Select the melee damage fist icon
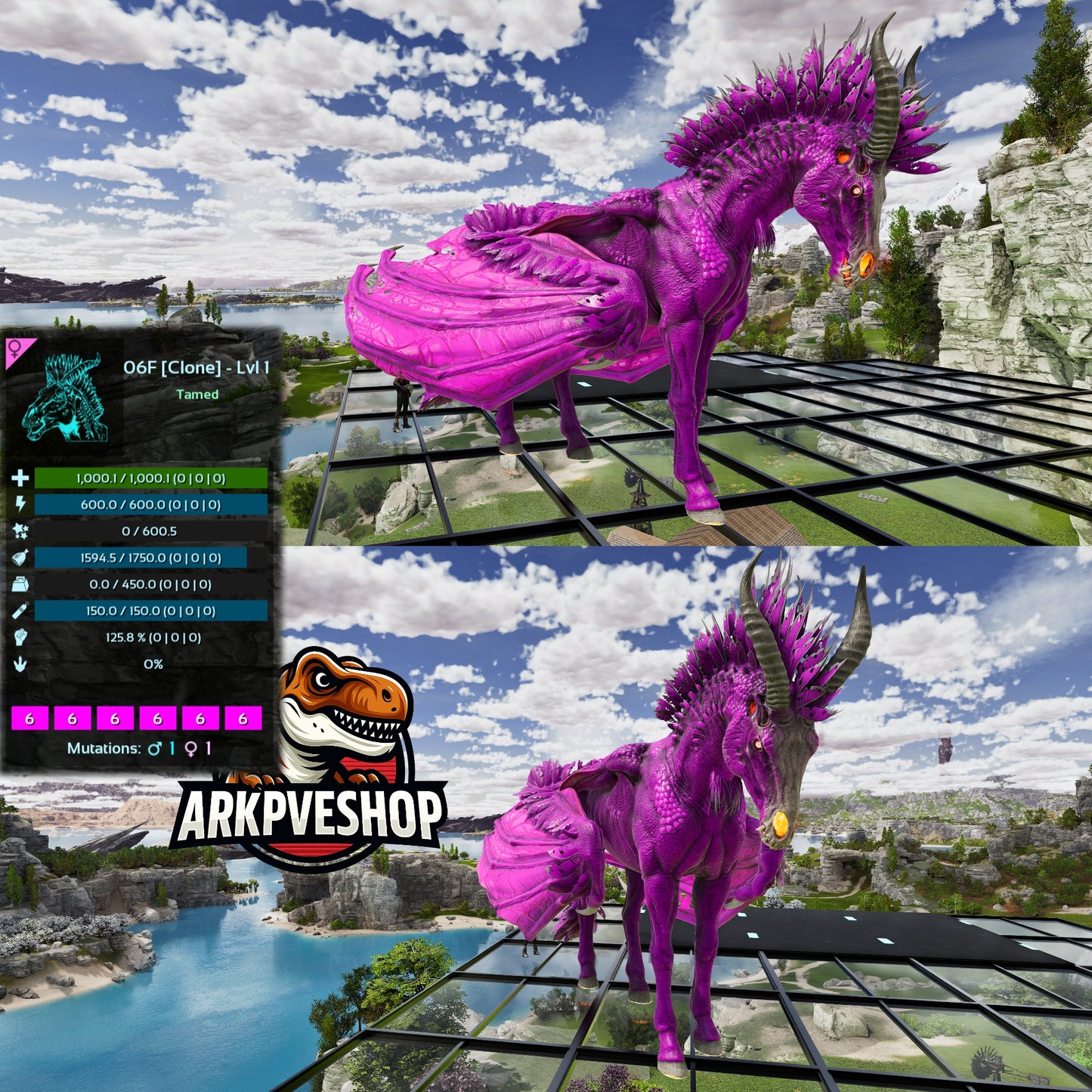1092x1092 pixels. coord(20,637)
